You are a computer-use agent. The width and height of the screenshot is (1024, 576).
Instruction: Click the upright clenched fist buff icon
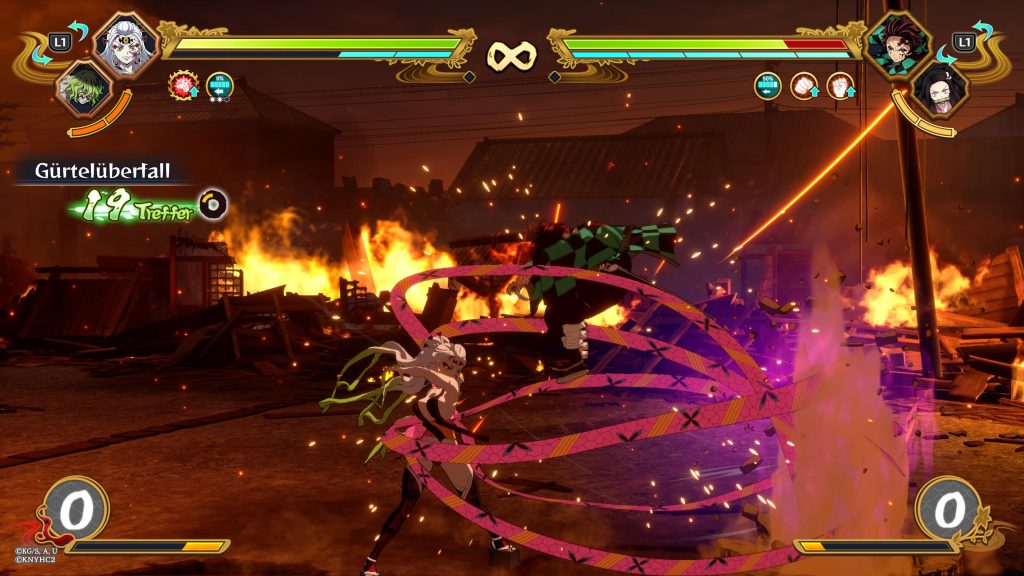point(842,86)
